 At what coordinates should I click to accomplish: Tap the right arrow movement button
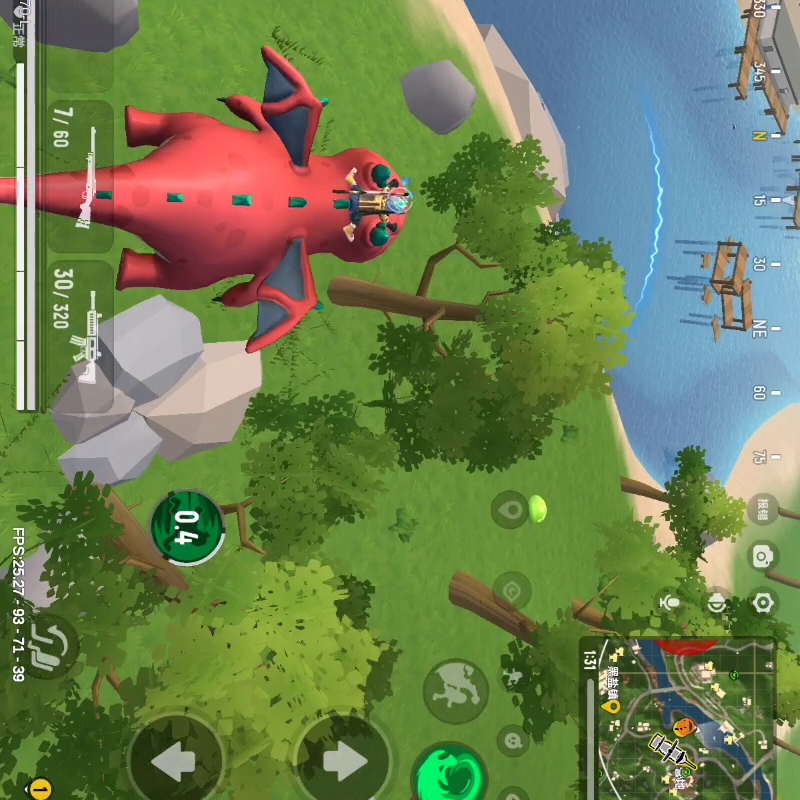[x=342, y=762]
